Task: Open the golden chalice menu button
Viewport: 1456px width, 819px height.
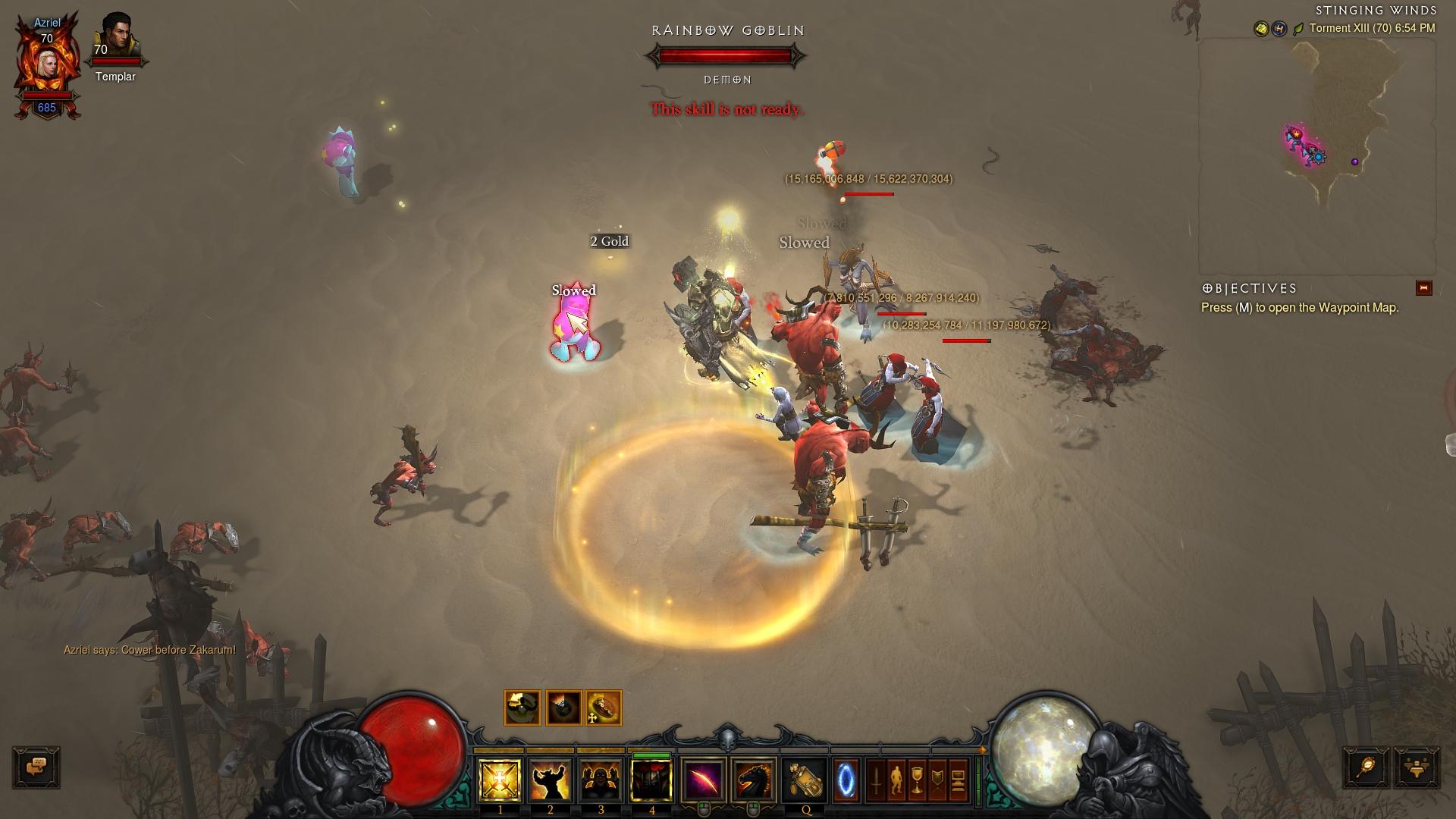Action: tap(917, 780)
